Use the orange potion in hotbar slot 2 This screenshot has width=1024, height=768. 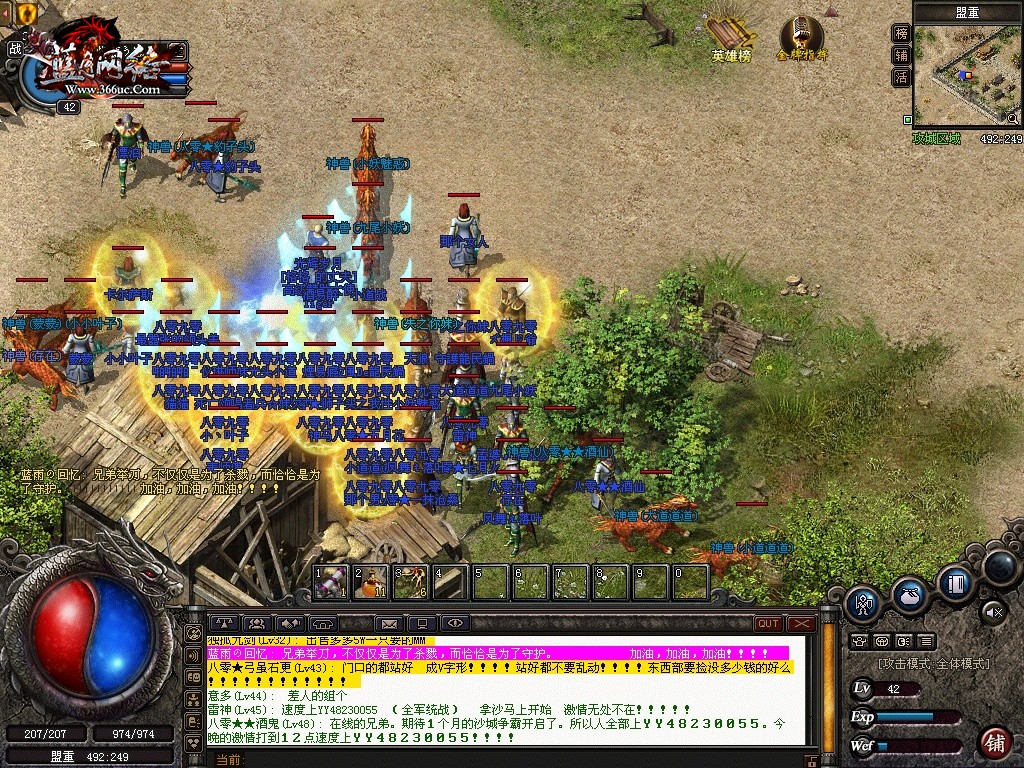point(371,582)
